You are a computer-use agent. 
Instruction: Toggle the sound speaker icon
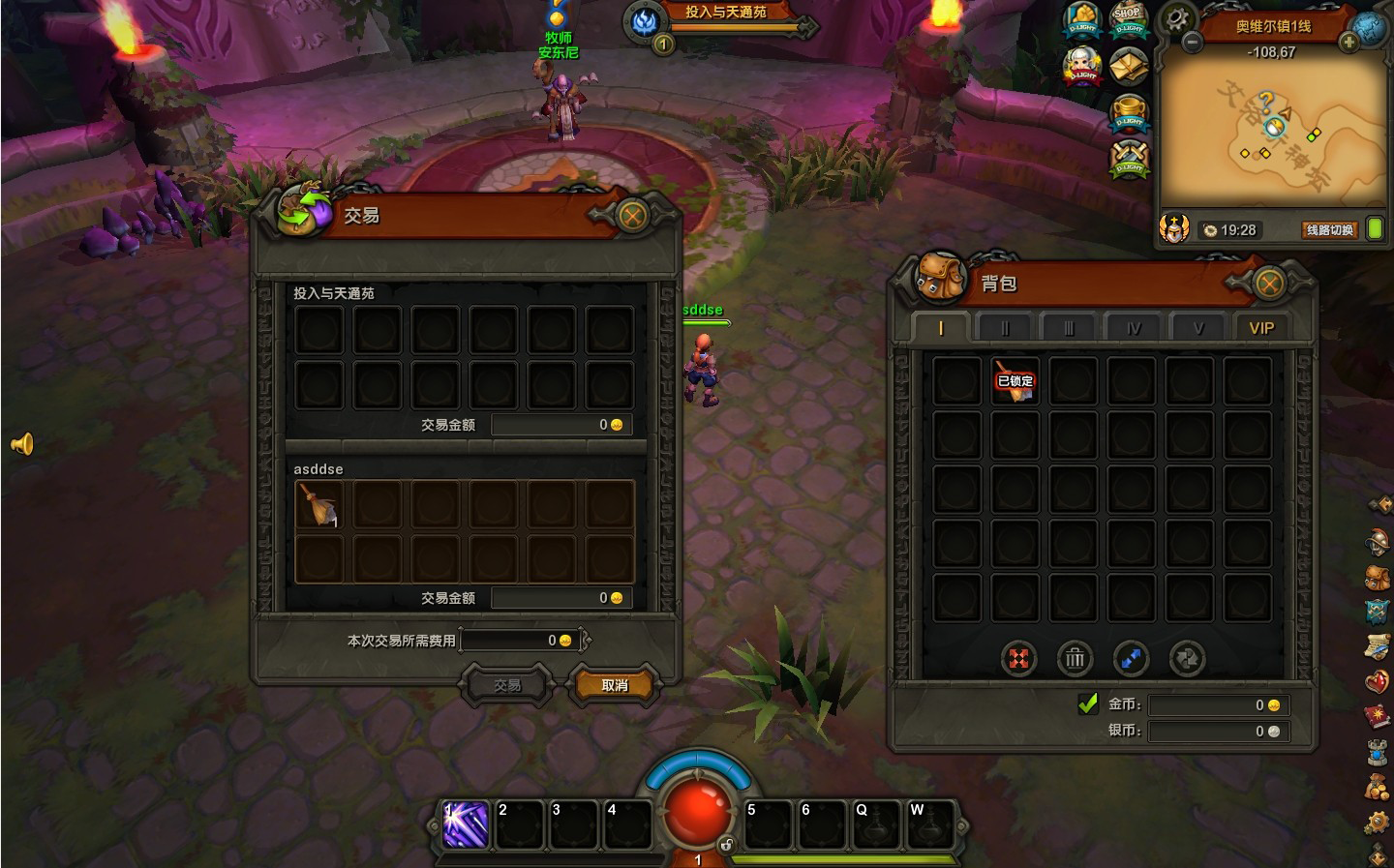22,444
